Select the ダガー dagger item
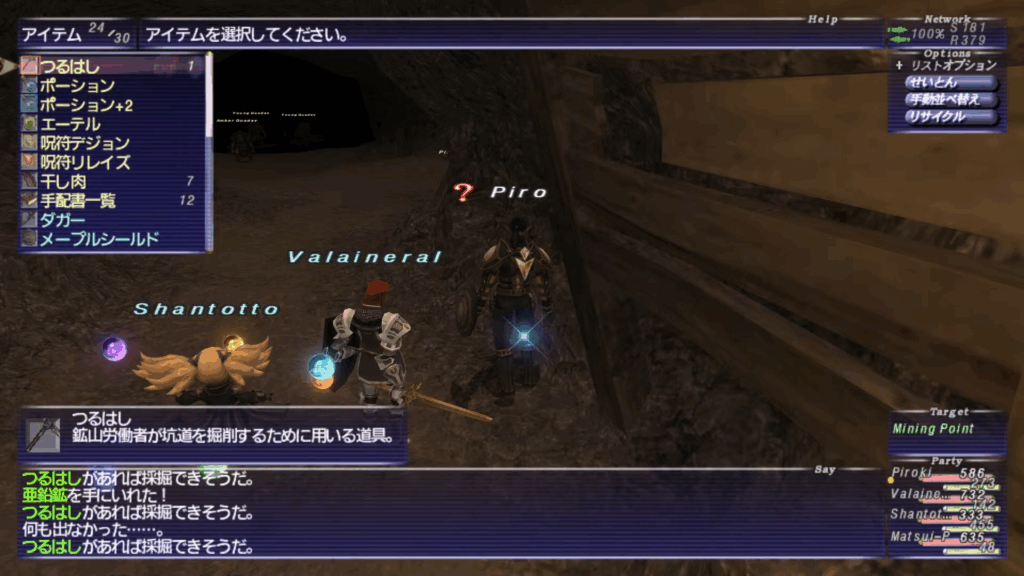The height and width of the screenshot is (576, 1024). click(x=110, y=220)
